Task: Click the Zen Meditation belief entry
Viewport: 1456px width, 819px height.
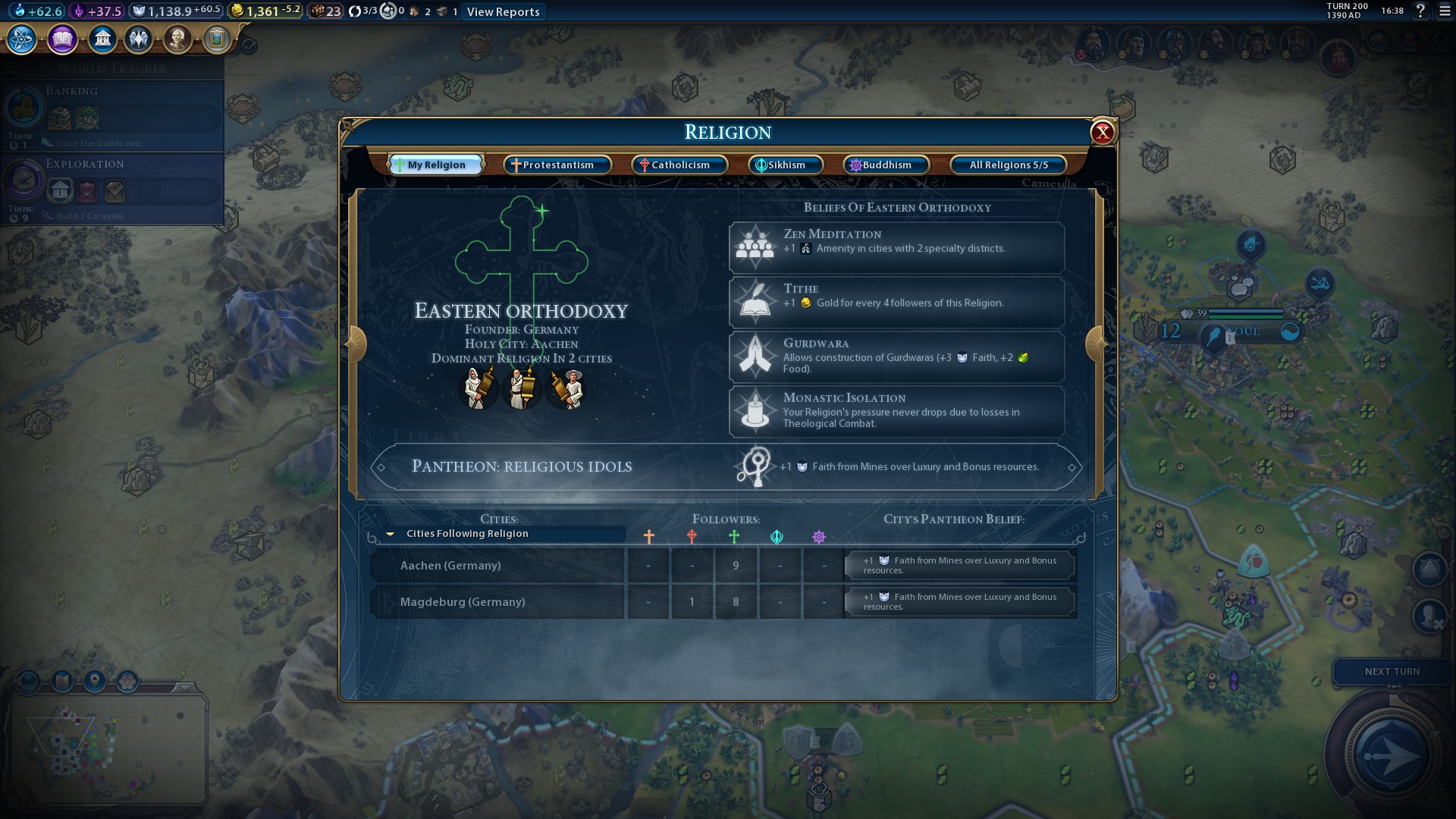Action: [896, 247]
